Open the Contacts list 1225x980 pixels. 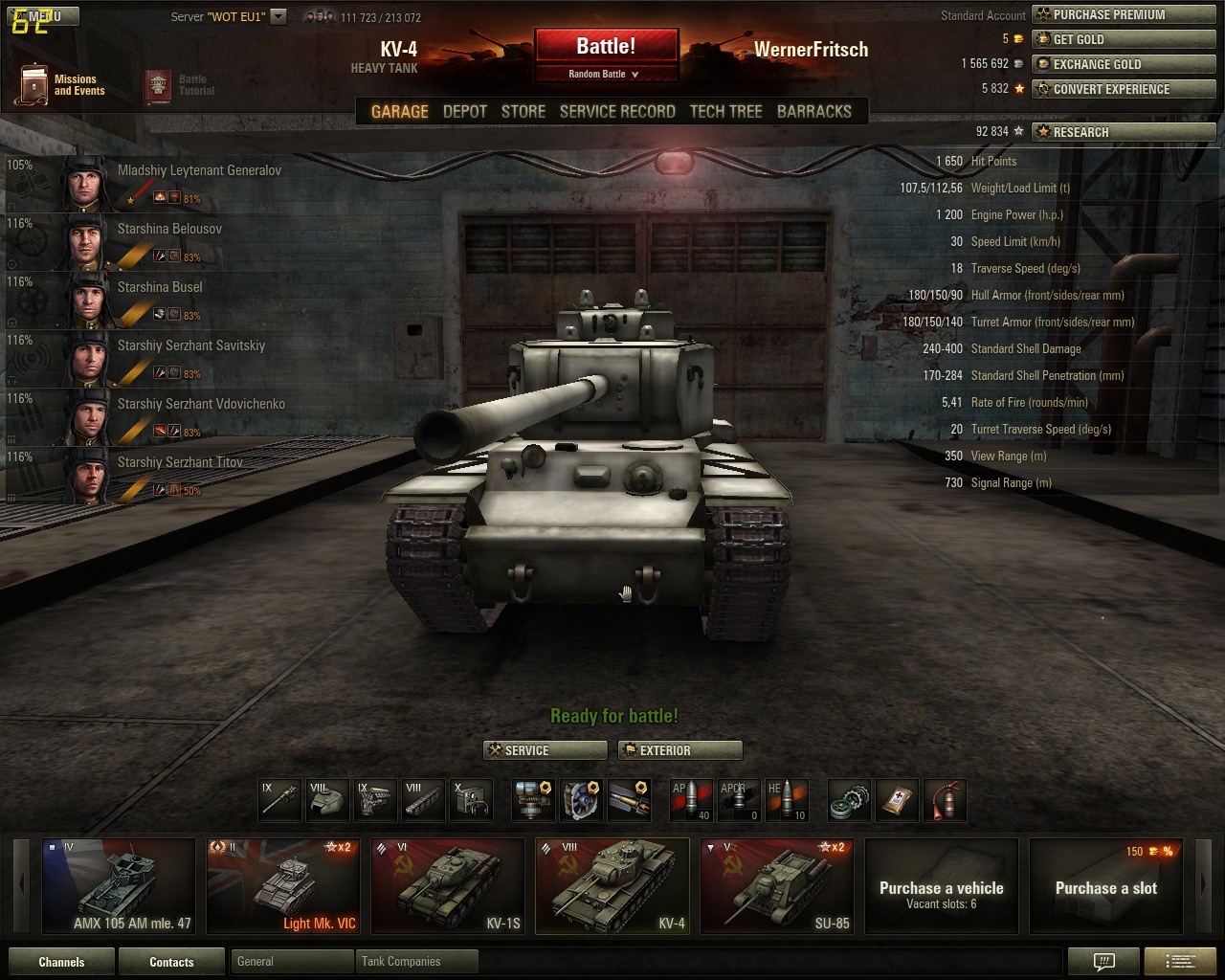pyautogui.click(x=171, y=962)
